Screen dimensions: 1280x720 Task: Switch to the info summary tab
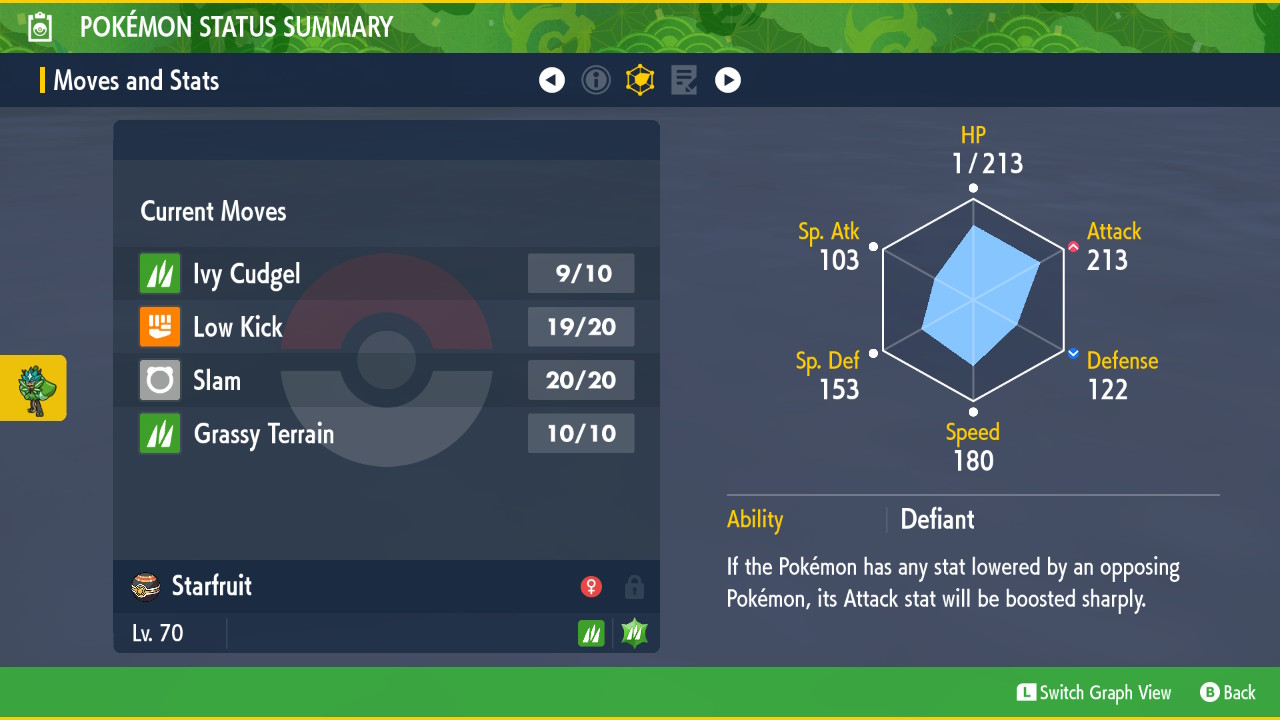pyautogui.click(x=596, y=80)
